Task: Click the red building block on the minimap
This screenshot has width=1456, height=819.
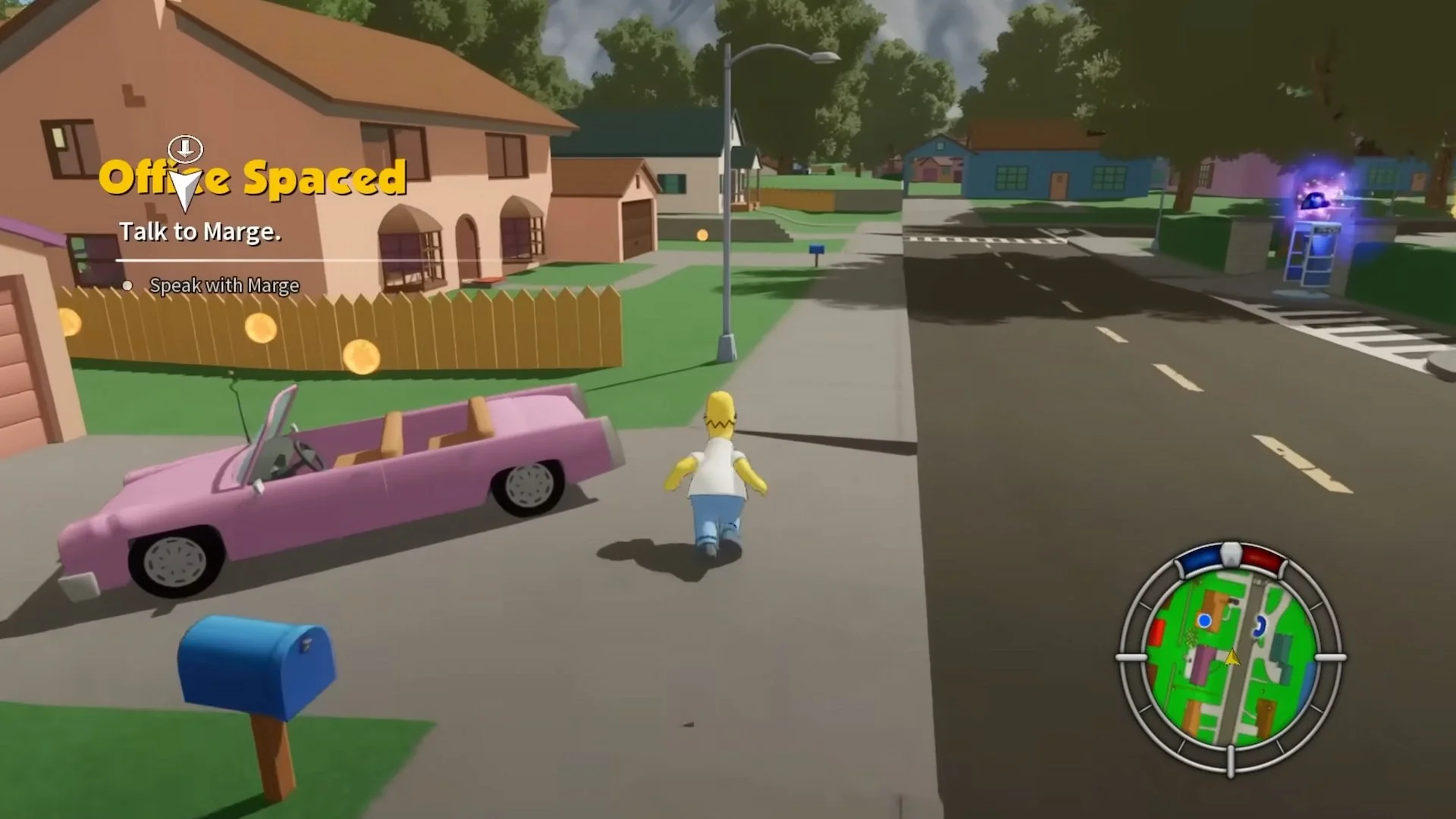Action: (x=1156, y=631)
